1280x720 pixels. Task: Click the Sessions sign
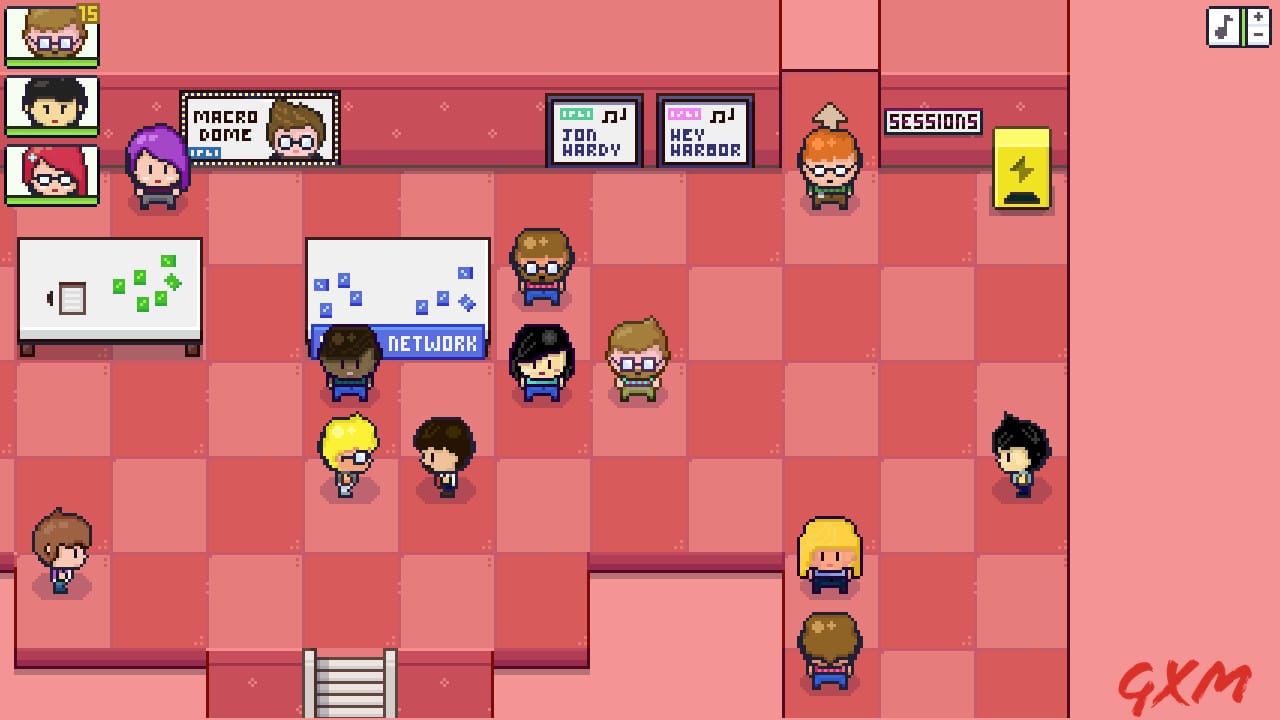[934, 121]
